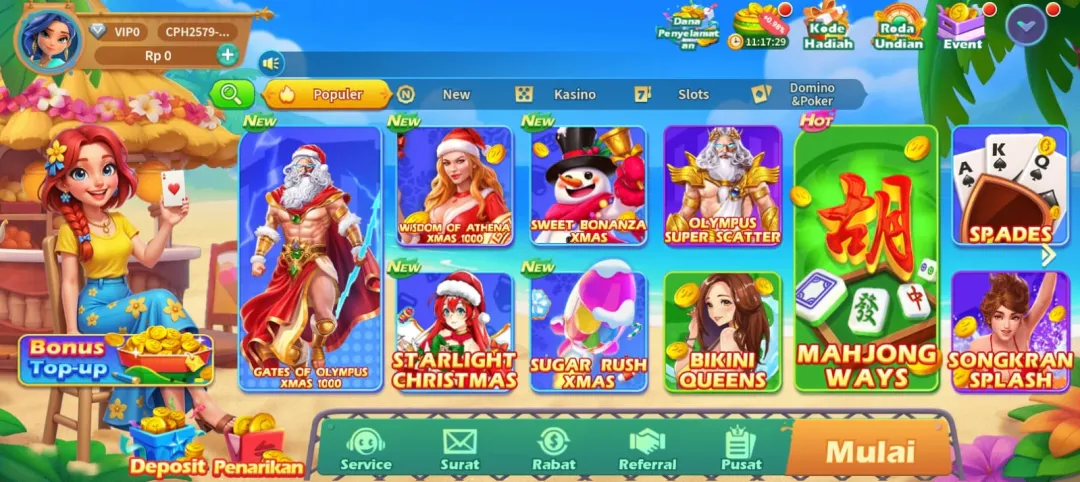Launch the Mahjong Ways game
1080x482 pixels.
(866, 260)
